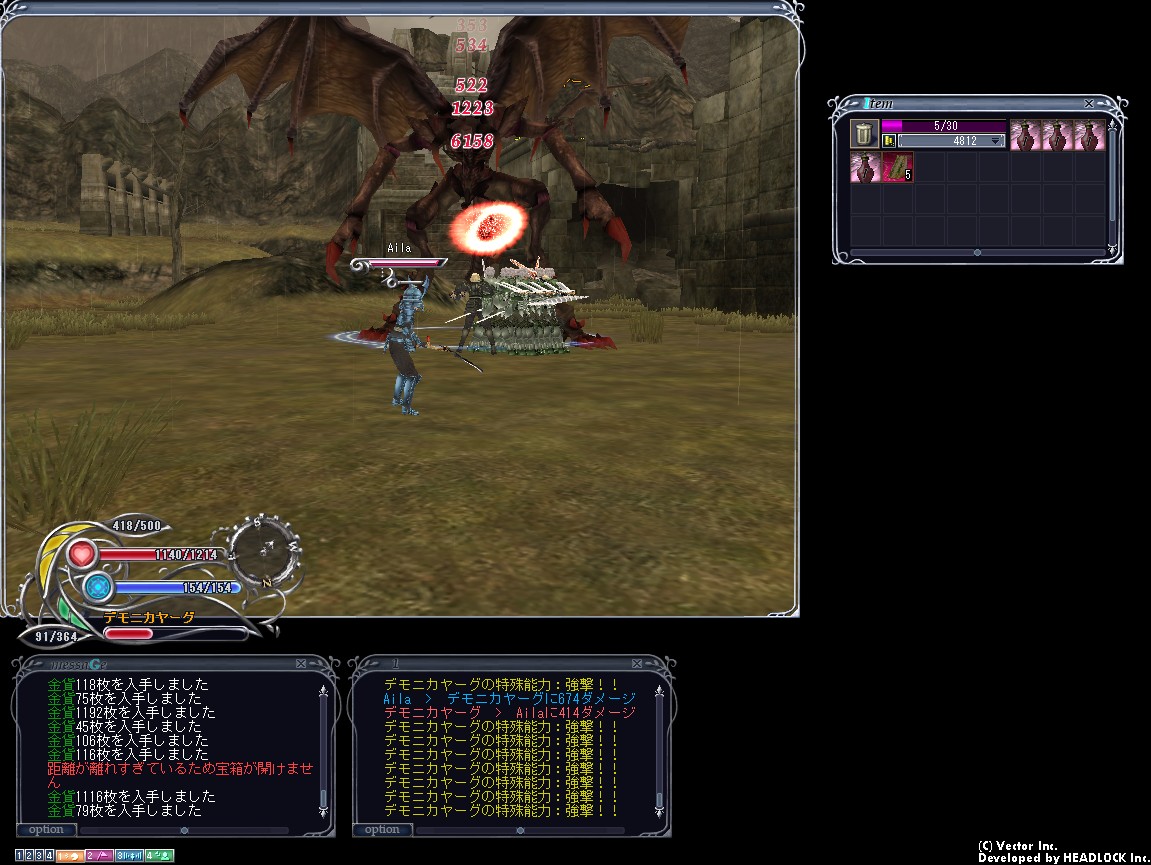Image resolution: width=1151 pixels, height=865 pixels.
Task: Click the compass on the status HUD
Action: point(265,548)
